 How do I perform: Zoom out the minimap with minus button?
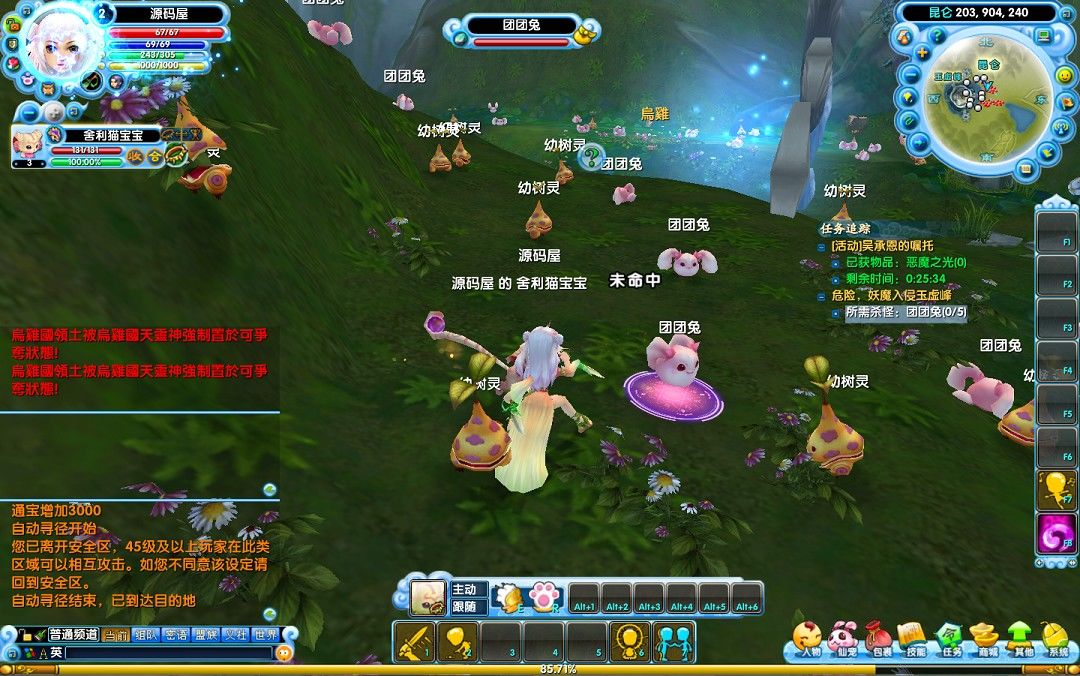(913, 74)
